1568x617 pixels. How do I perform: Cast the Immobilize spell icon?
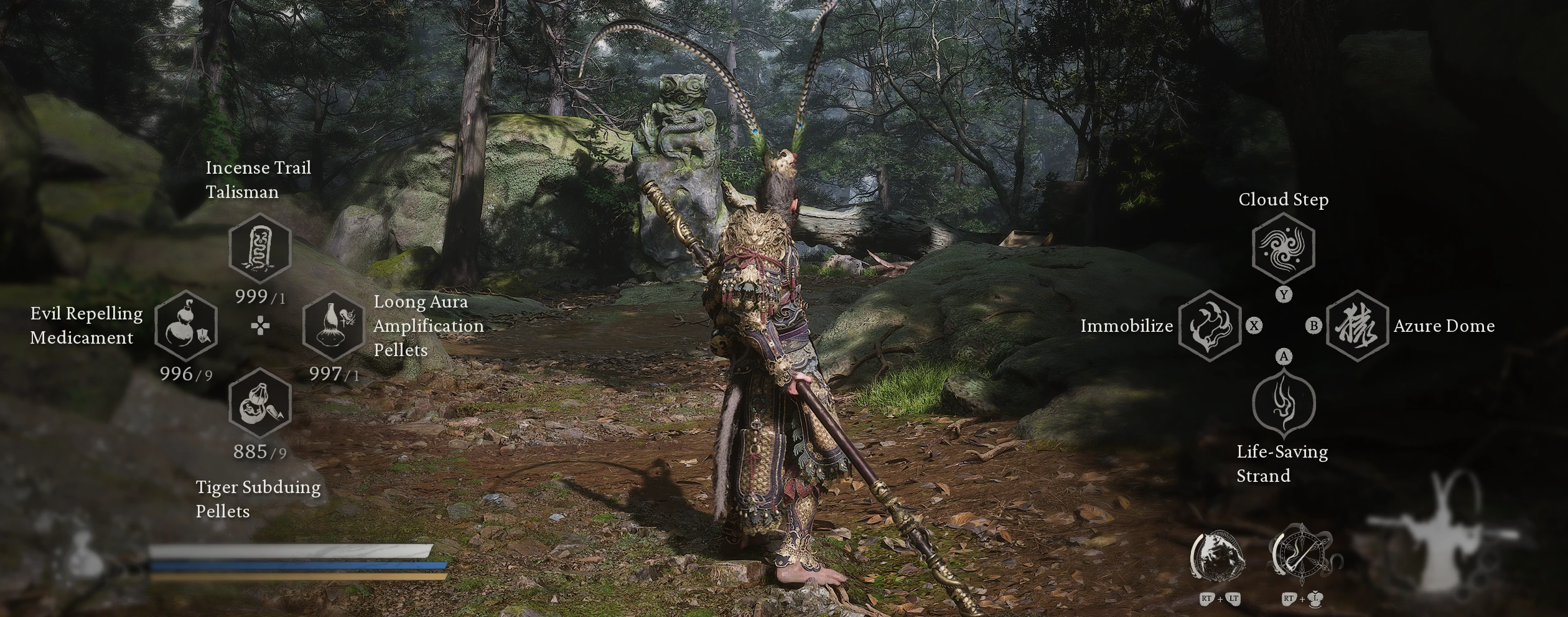coord(1209,326)
